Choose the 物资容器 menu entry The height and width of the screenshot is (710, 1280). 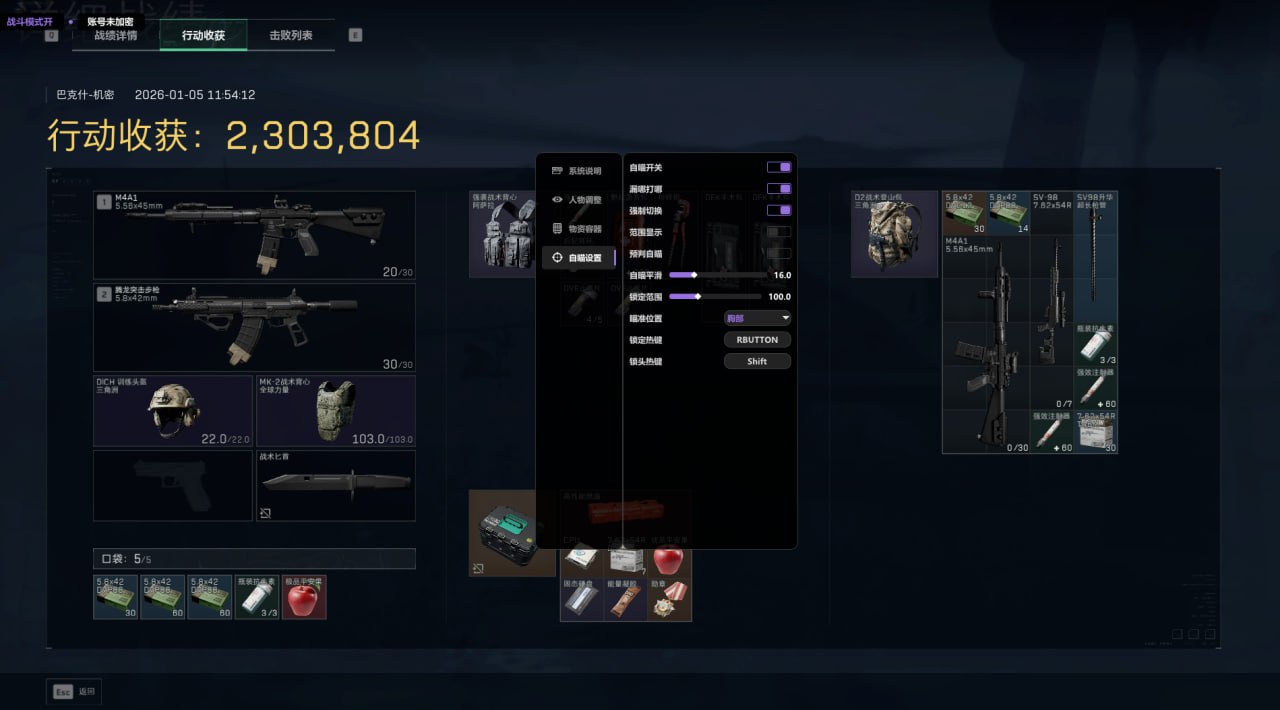579,229
